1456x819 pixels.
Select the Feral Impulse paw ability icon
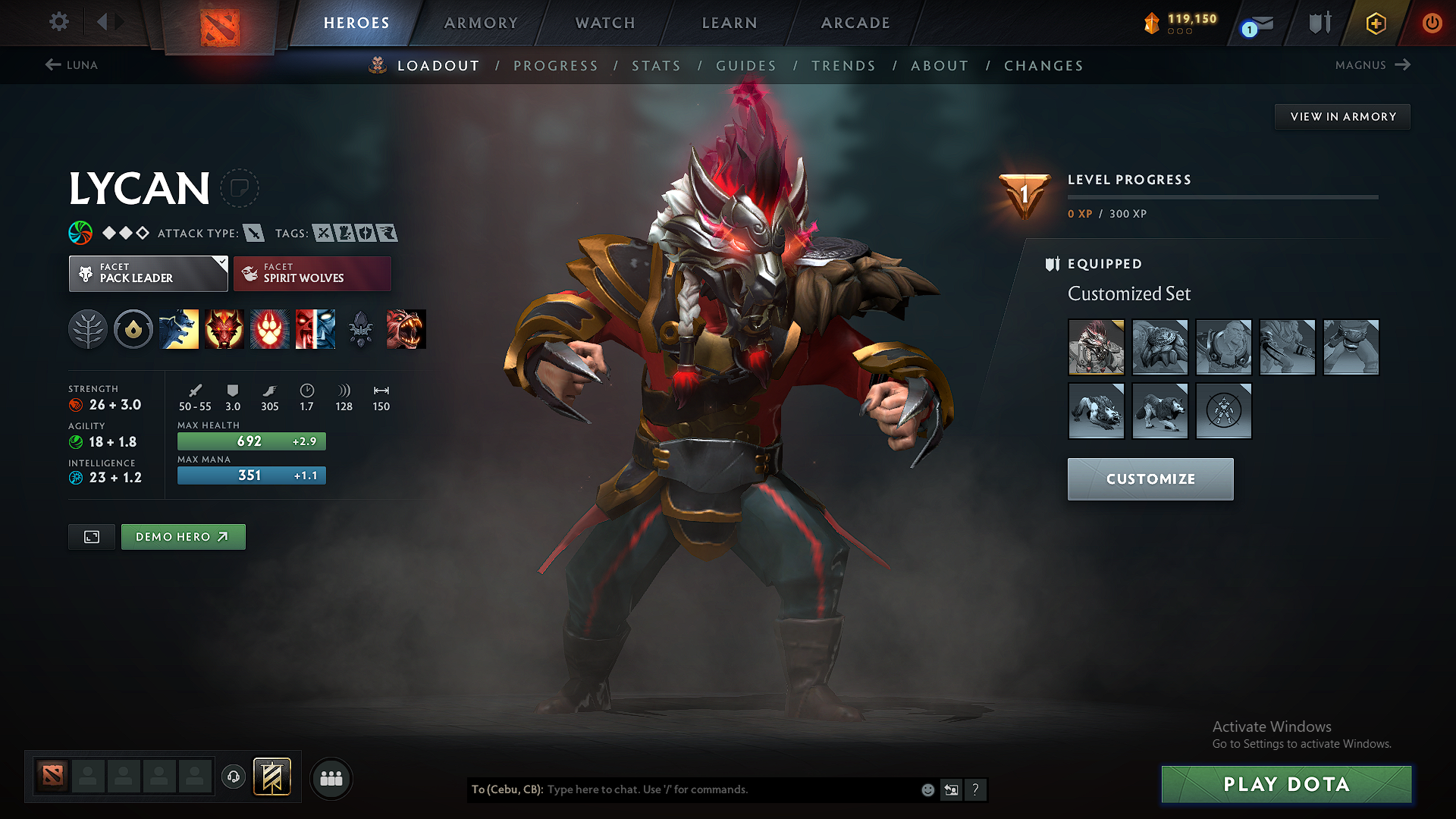point(270,329)
